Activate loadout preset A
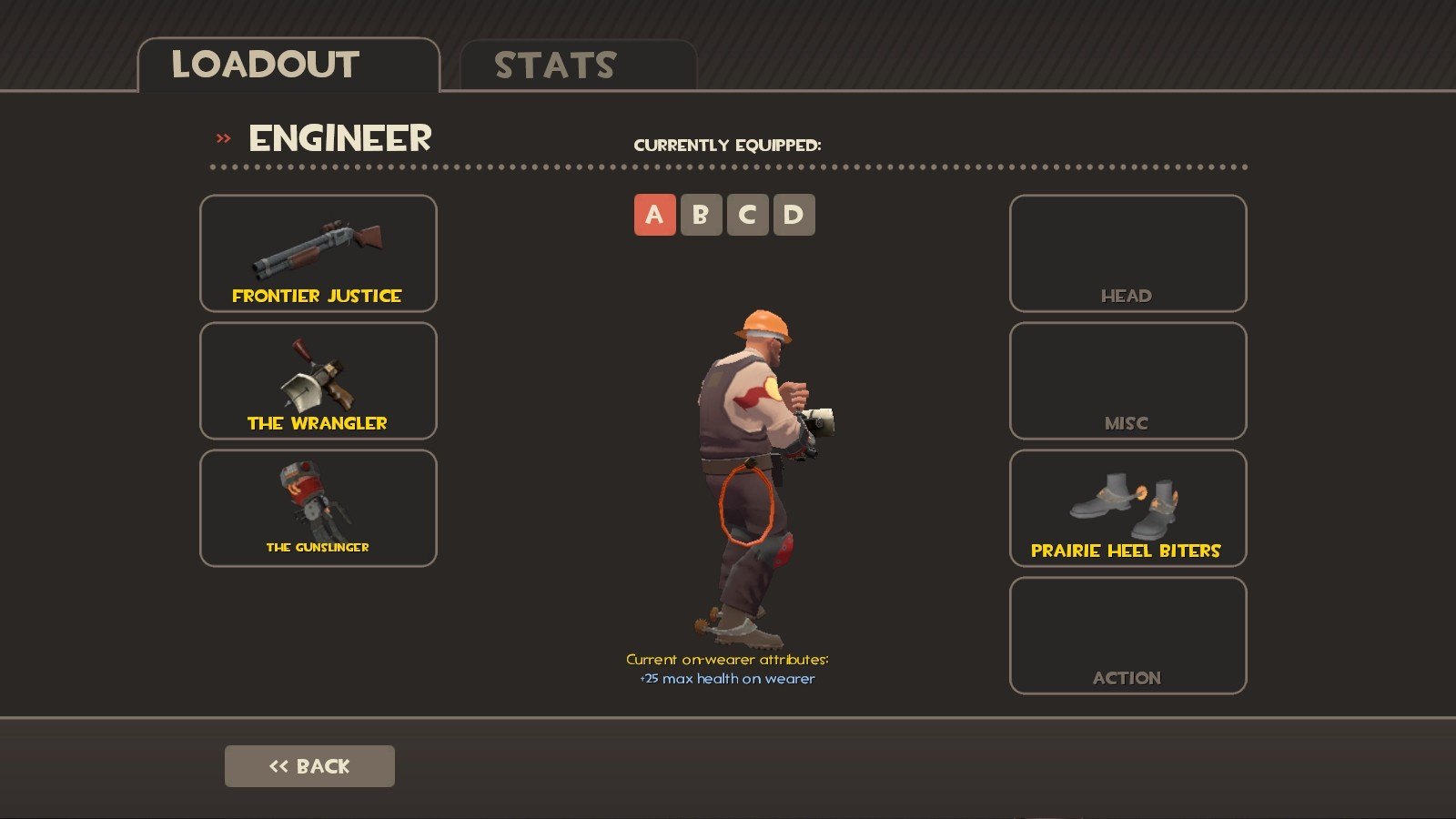 point(654,215)
